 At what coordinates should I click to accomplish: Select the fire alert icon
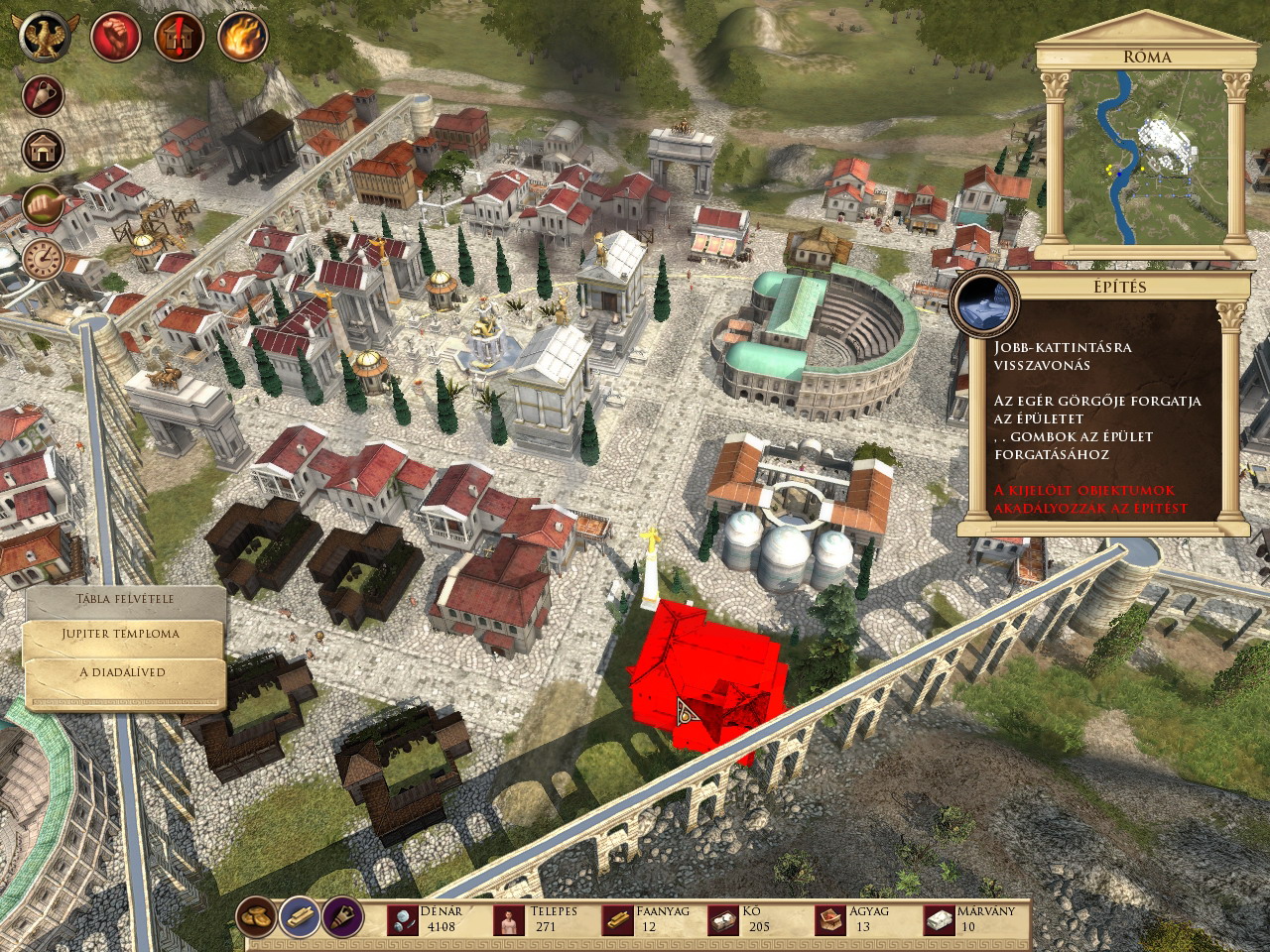point(241,38)
